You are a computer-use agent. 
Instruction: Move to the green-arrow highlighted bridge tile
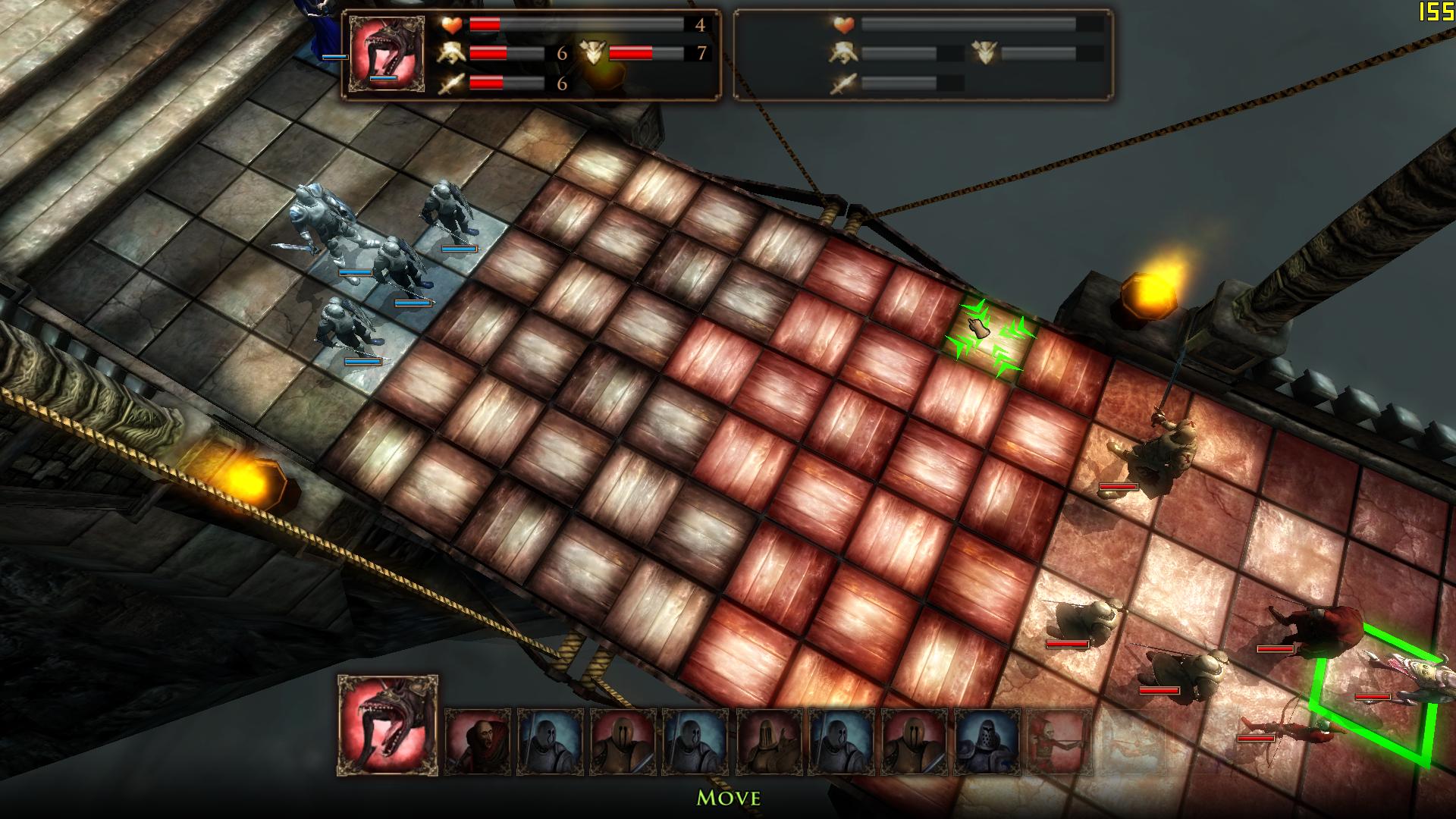click(x=986, y=339)
